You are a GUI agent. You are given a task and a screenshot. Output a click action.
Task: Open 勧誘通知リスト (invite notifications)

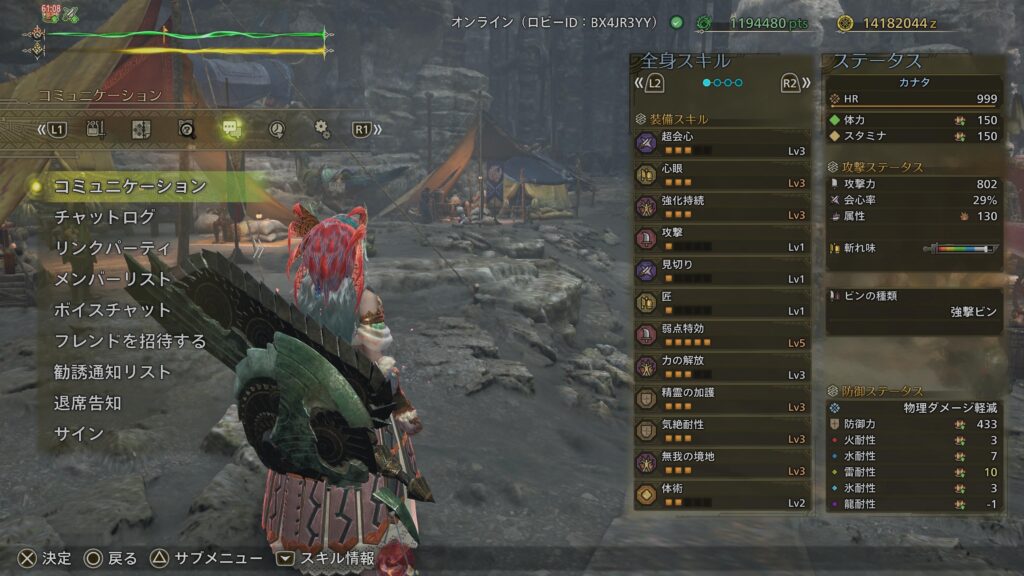pos(112,372)
